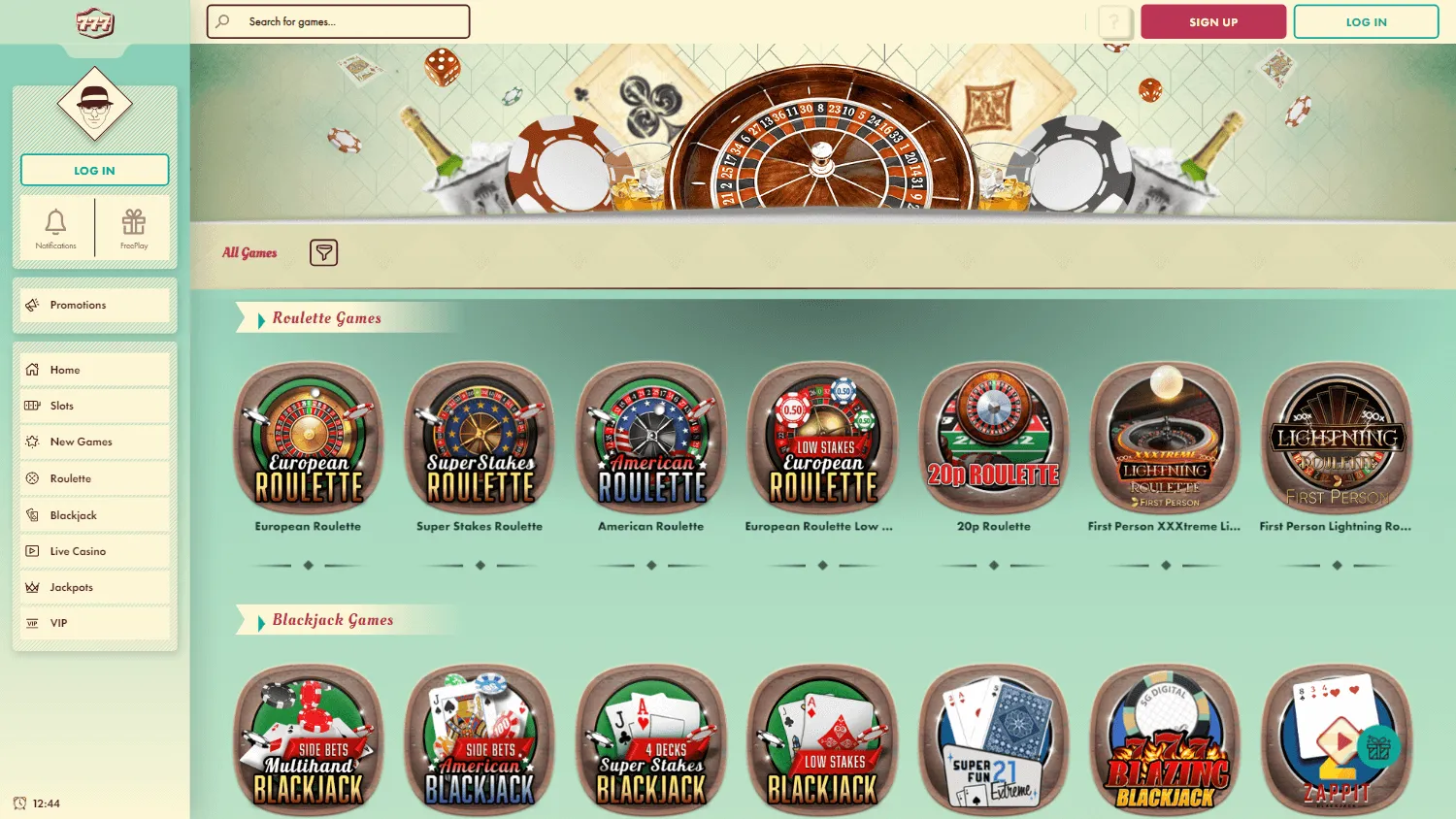The height and width of the screenshot is (819, 1456).
Task: Switch to the All Games tab
Action: tap(249, 252)
